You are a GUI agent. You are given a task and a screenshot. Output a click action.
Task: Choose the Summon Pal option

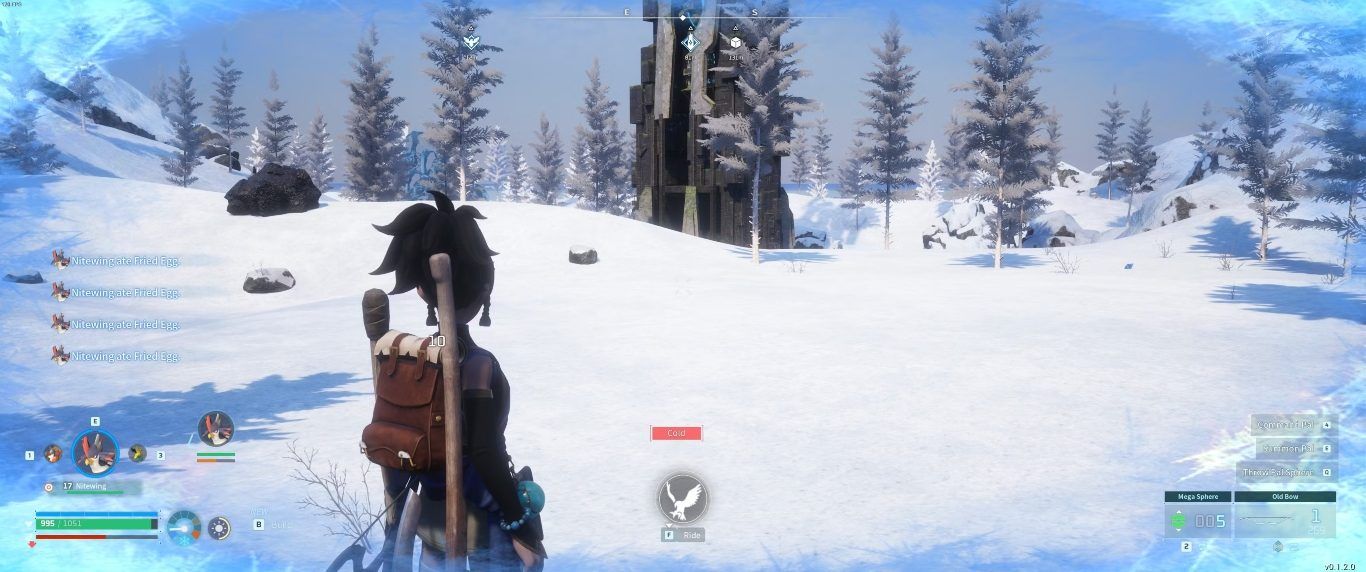click(x=1288, y=448)
